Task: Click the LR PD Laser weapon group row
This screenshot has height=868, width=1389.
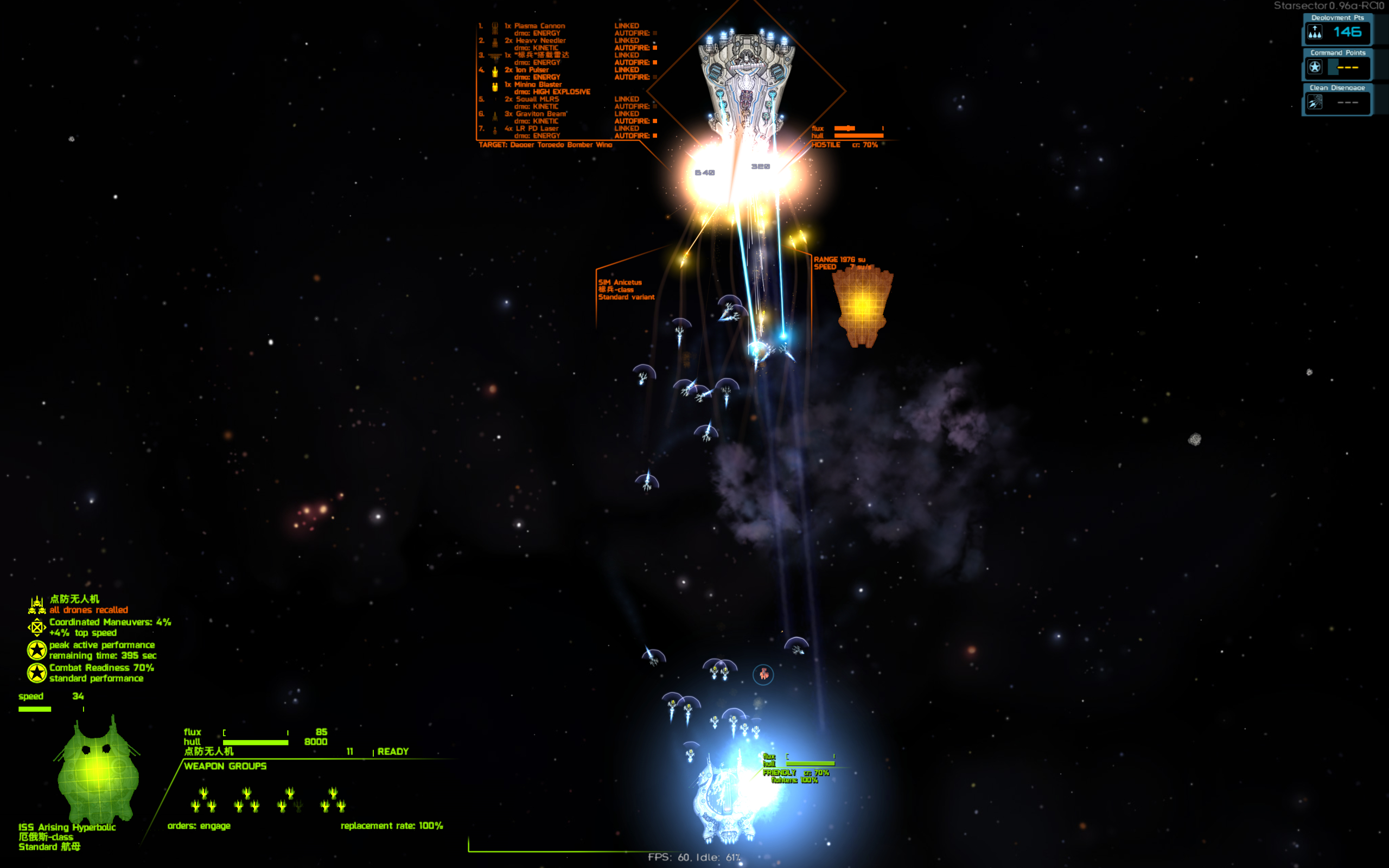Action: click(537, 129)
